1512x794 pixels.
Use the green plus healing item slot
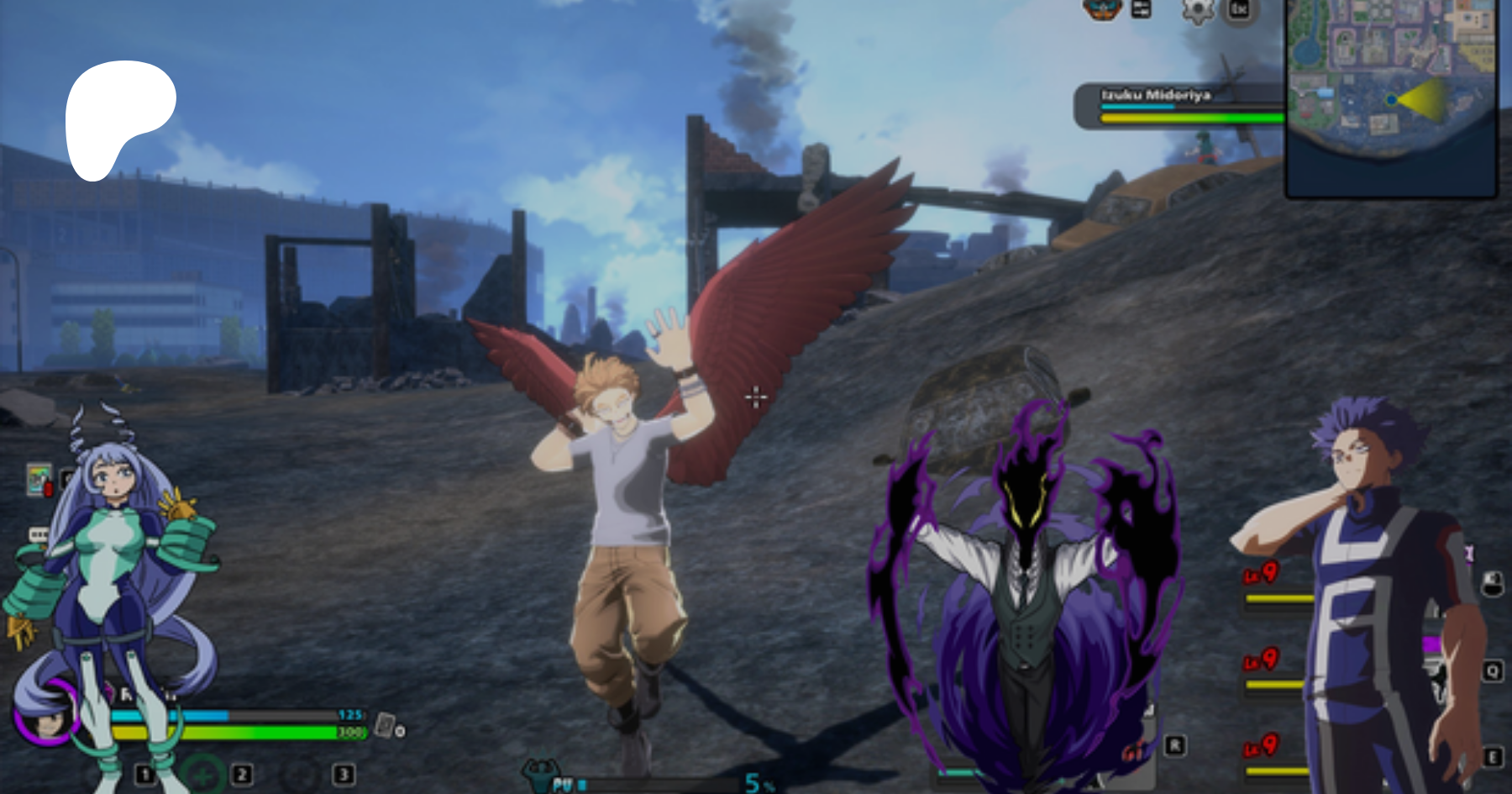tap(202, 774)
